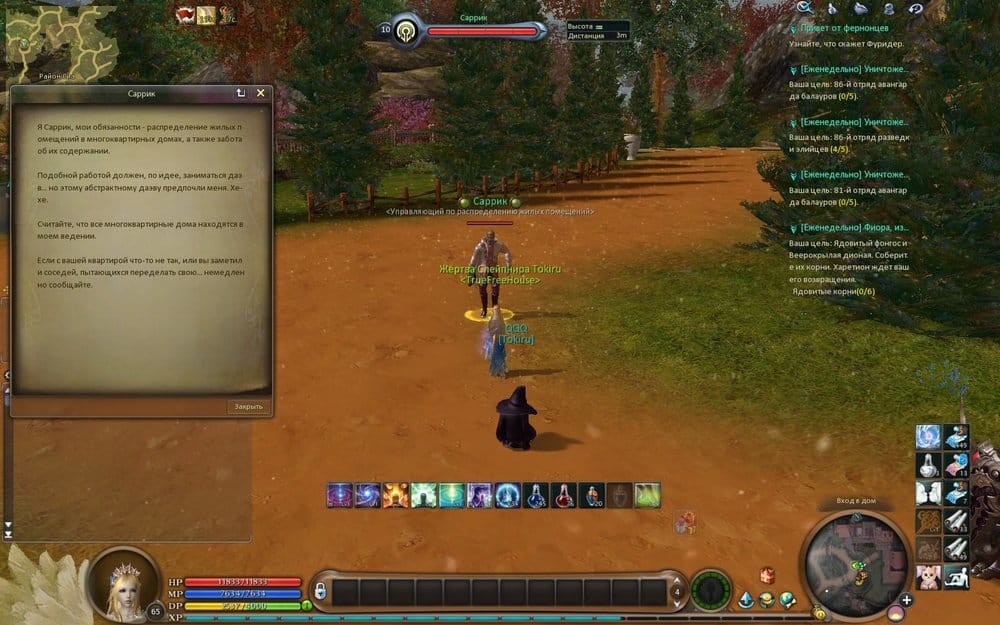1000x625 pixels.
Task: Pop out the Саррик dialog window
Action: pyautogui.click(x=241, y=93)
